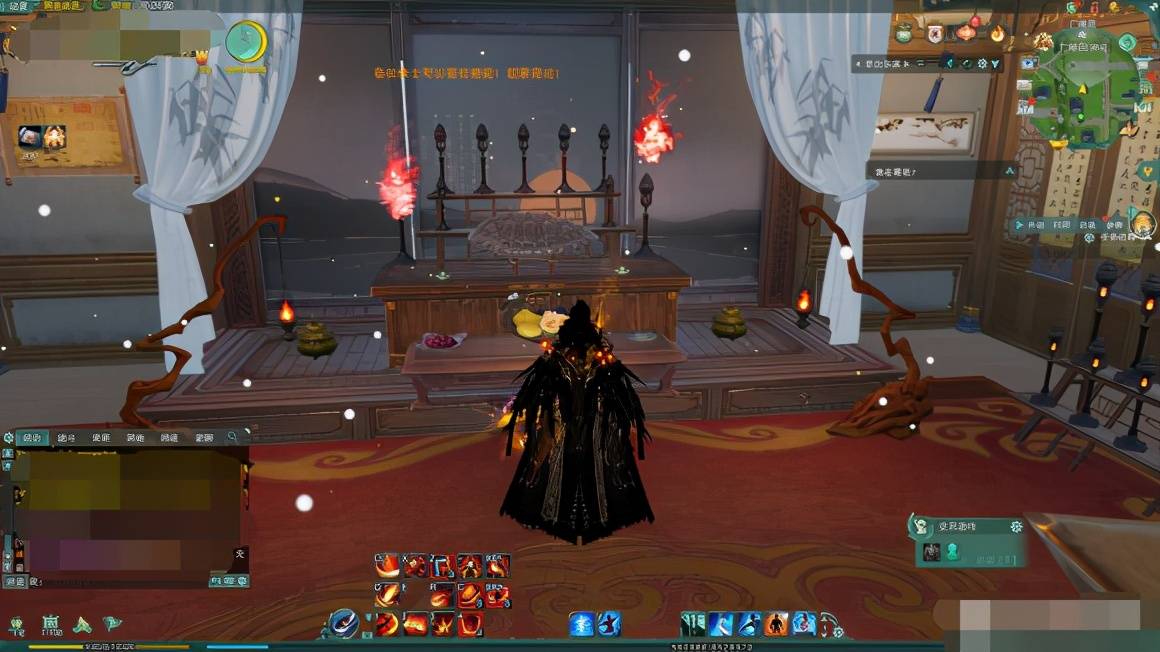Click the quest tracker gear icon
The width and height of the screenshot is (1160, 652).
coord(981,63)
